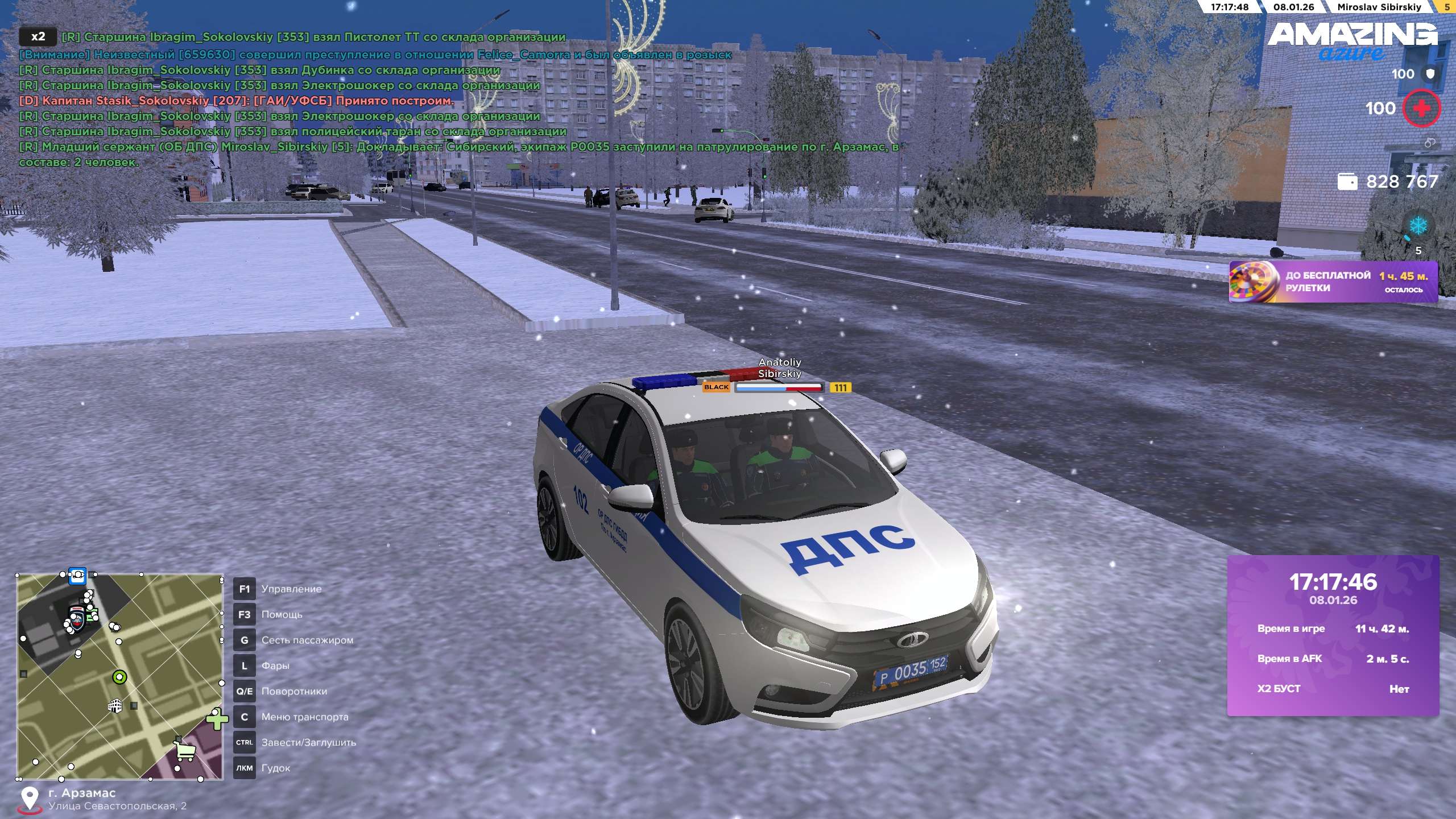Select the shopping cart marker on the minimap
The image size is (1456, 819).
pos(185,751)
